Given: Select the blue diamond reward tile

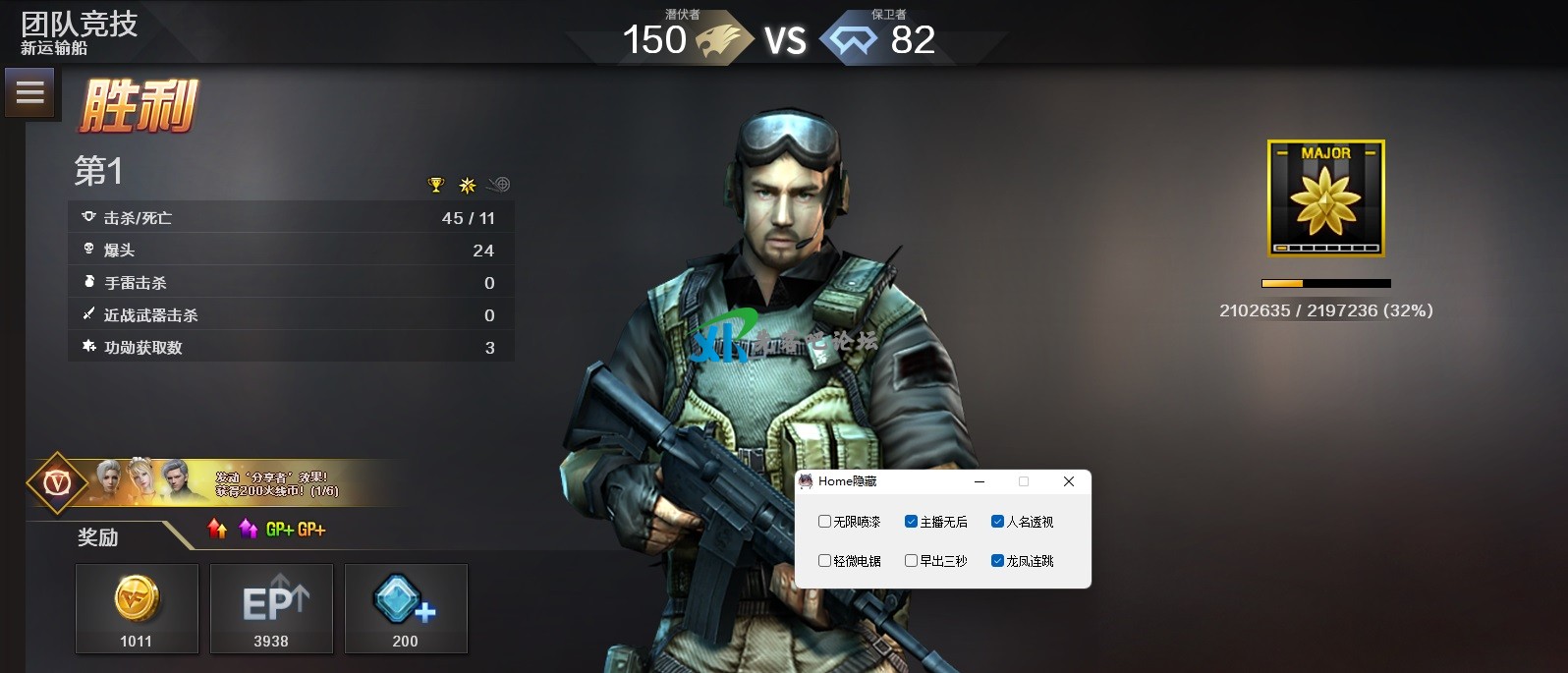Looking at the screenshot, I should coord(406,608).
